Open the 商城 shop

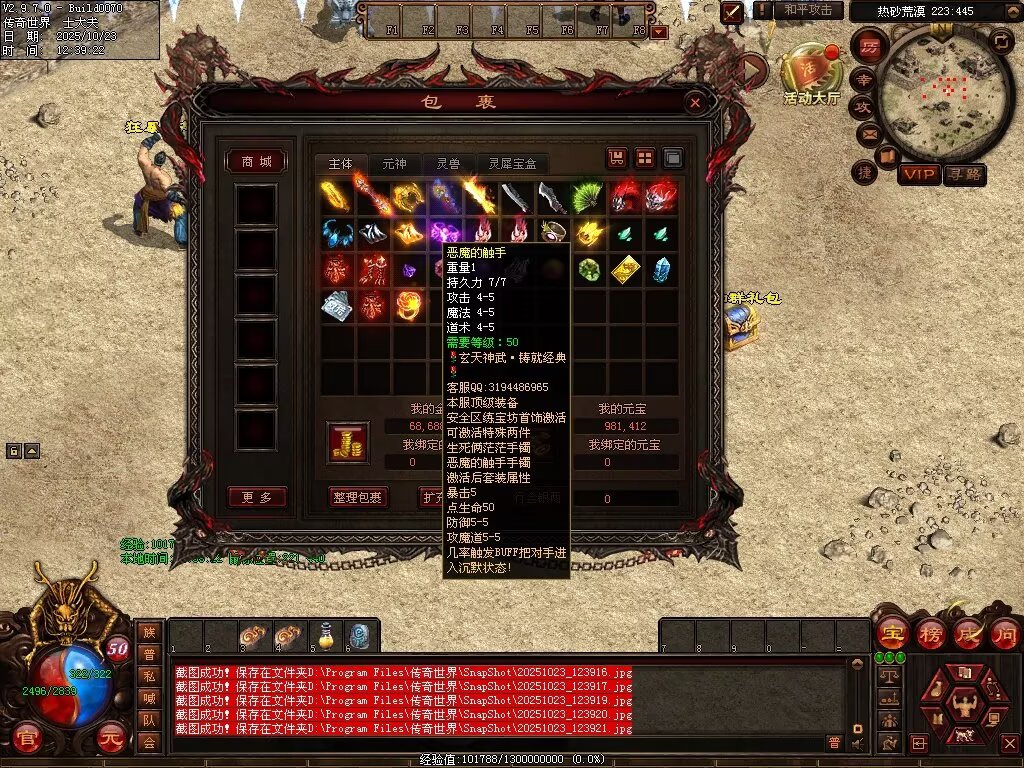click(257, 162)
